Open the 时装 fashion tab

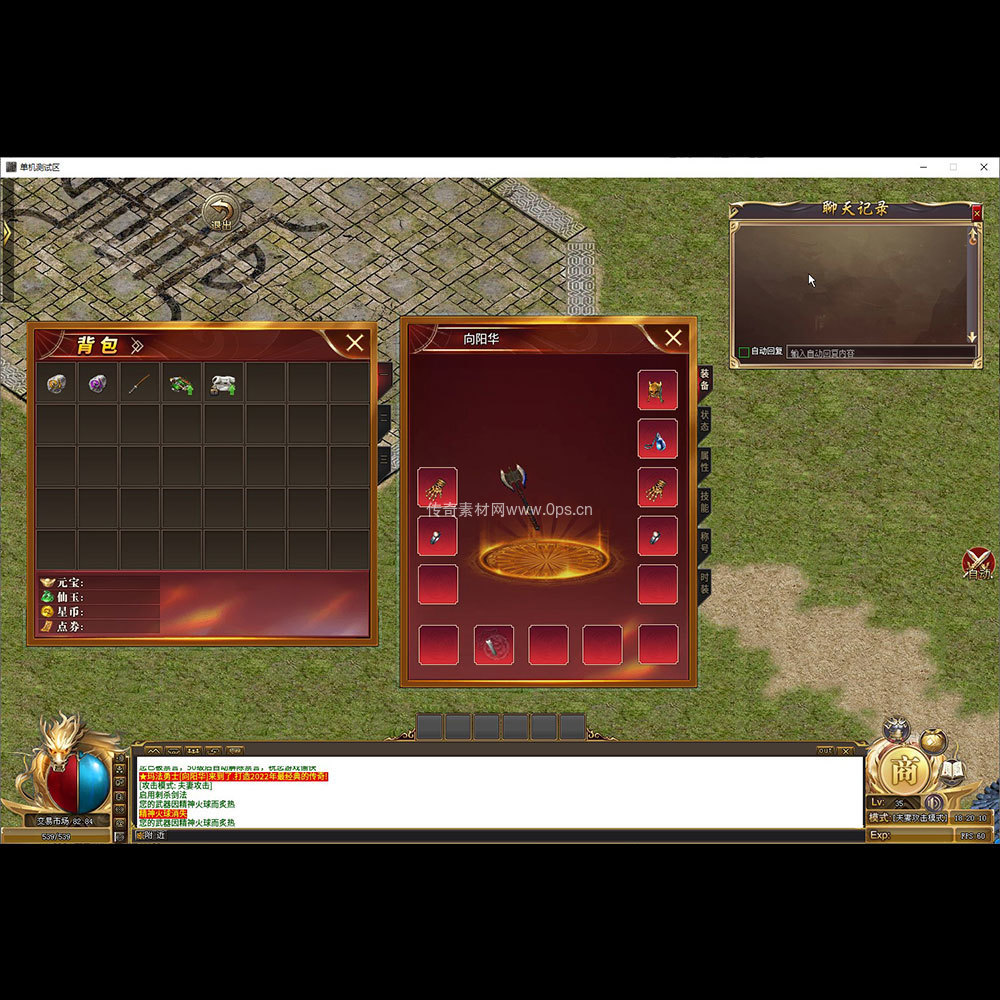pyautogui.click(x=705, y=583)
